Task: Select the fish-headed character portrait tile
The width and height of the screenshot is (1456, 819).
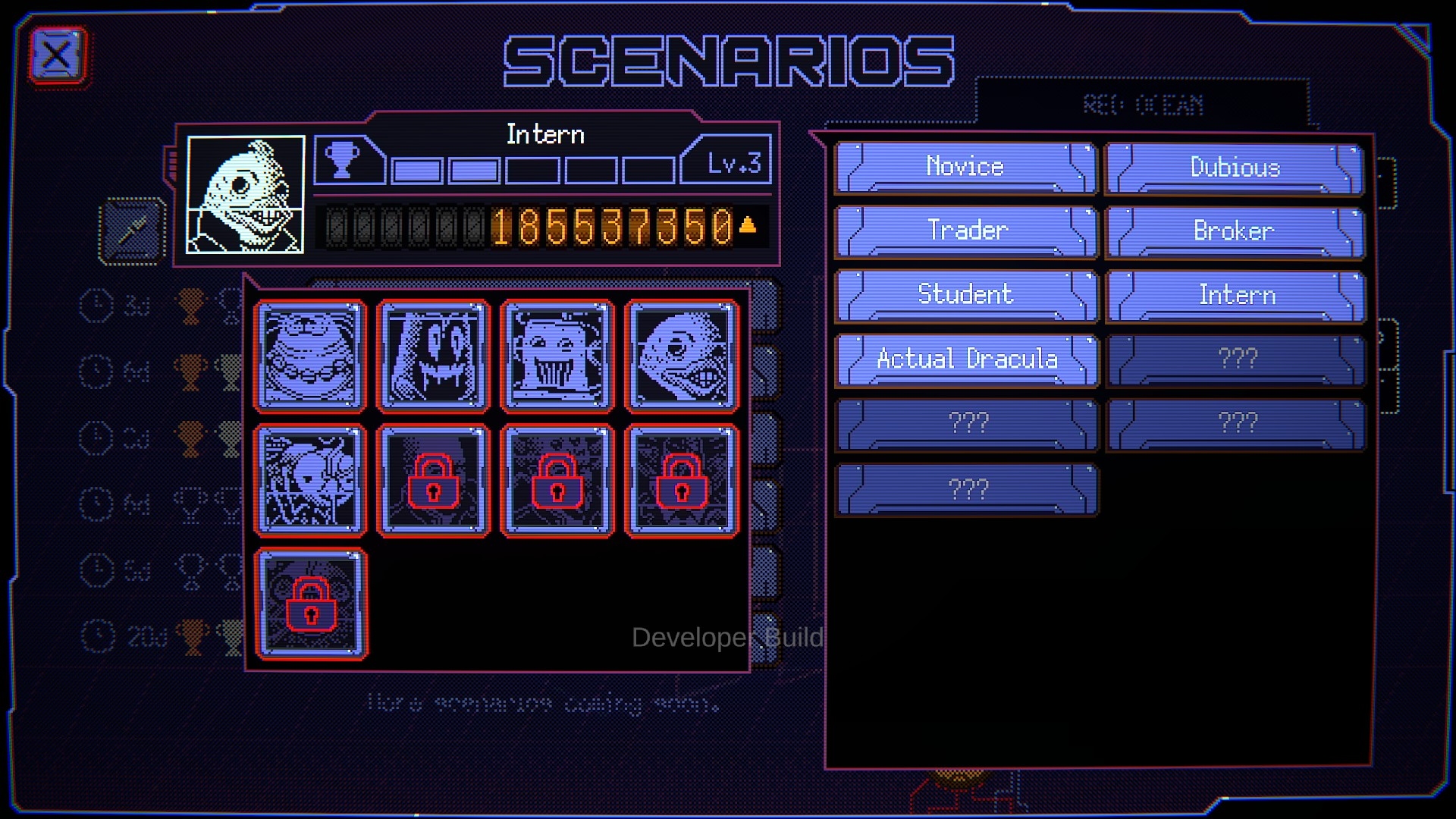Action: point(681,356)
